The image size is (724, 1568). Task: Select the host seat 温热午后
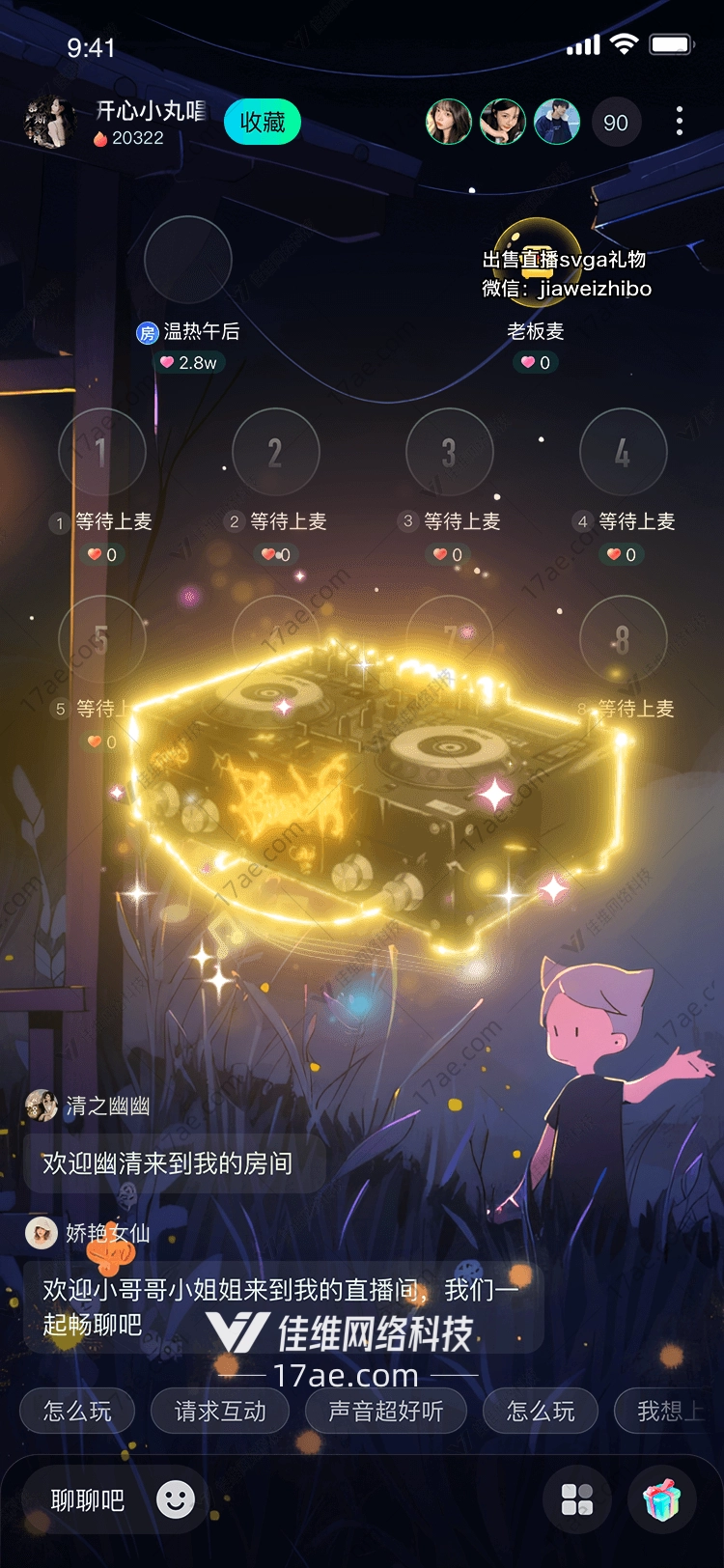tap(188, 261)
